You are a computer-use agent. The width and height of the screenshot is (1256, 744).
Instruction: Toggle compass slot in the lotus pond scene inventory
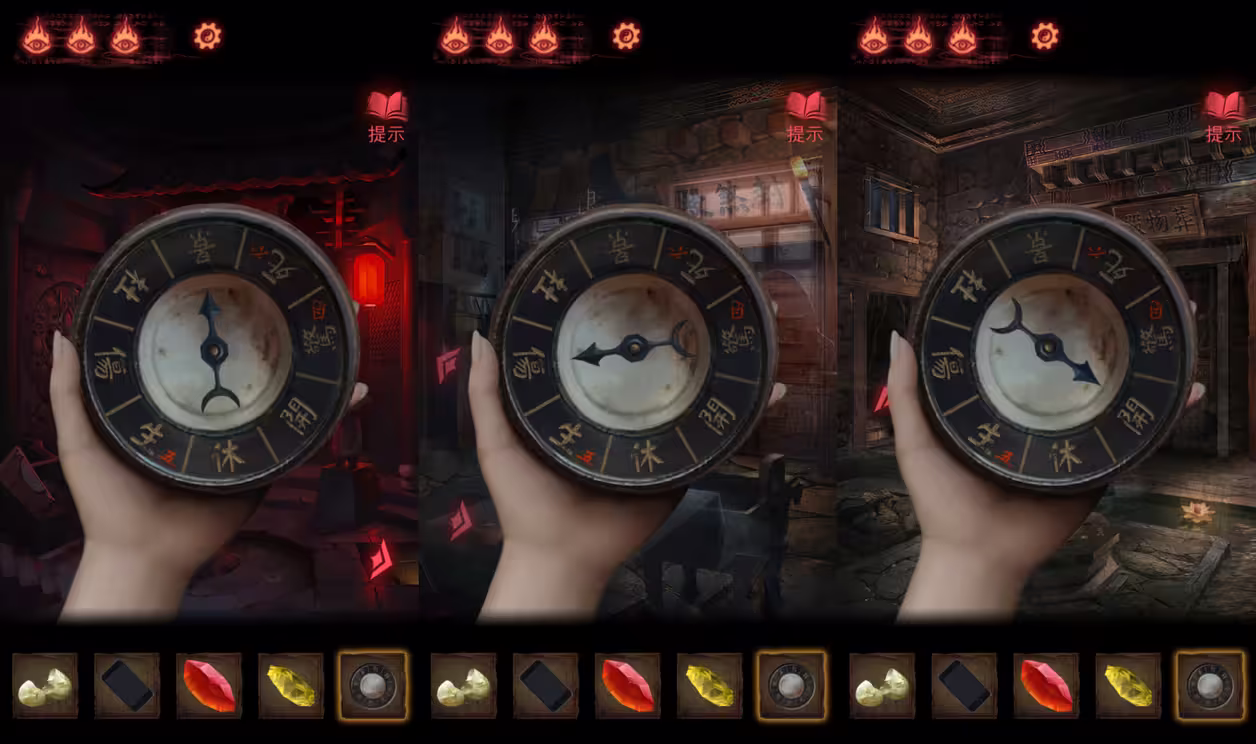tap(1210, 686)
